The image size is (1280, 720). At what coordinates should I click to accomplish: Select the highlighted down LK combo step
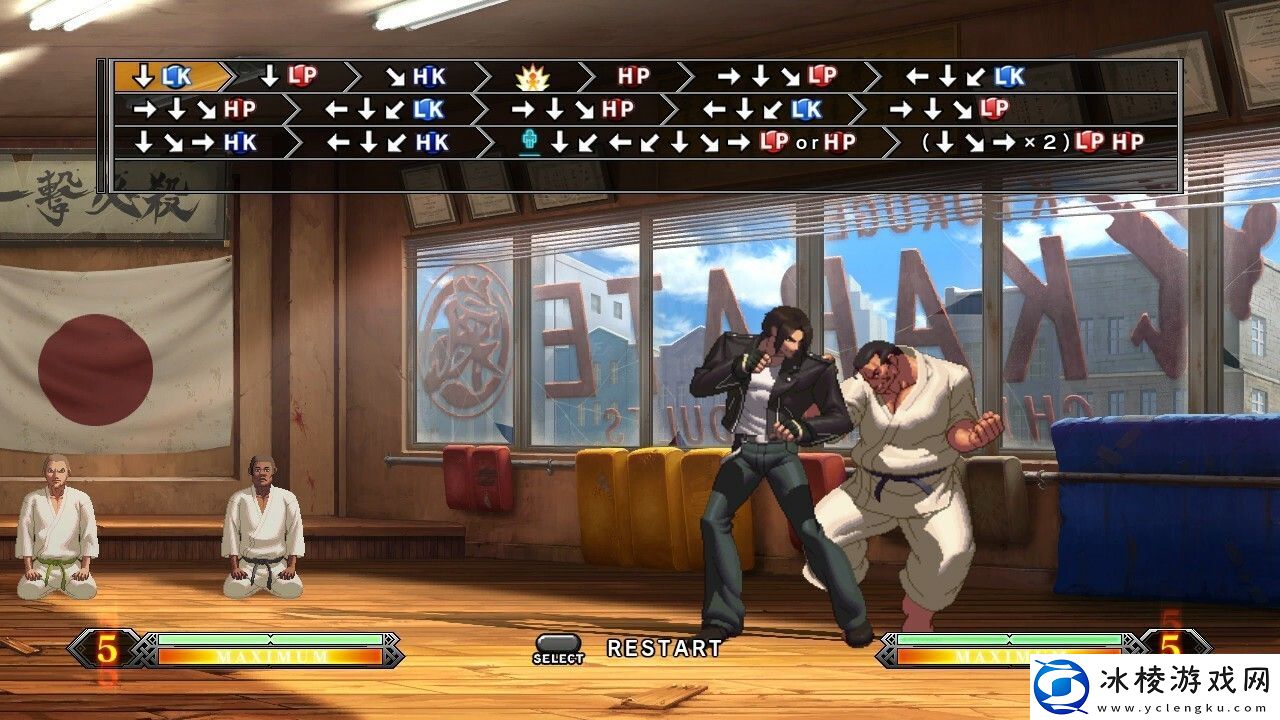167,76
